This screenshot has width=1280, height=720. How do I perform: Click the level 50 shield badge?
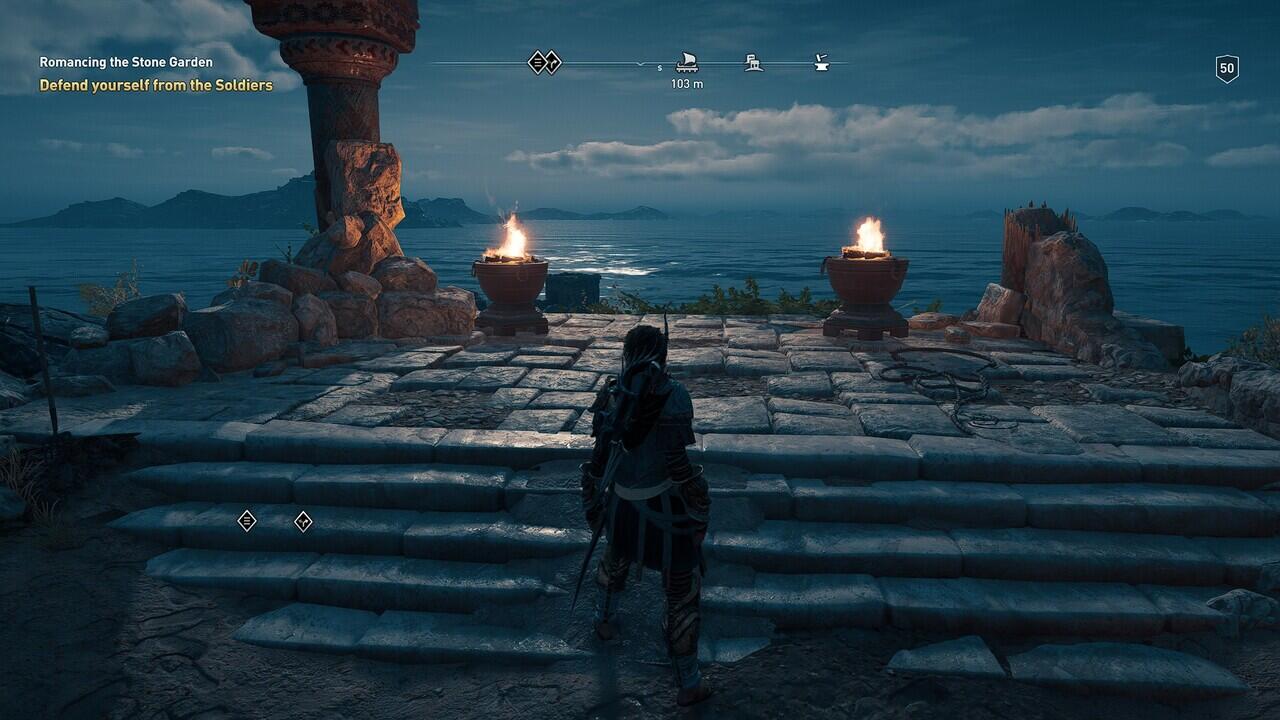pyautogui.click(x=1227, y=68)
